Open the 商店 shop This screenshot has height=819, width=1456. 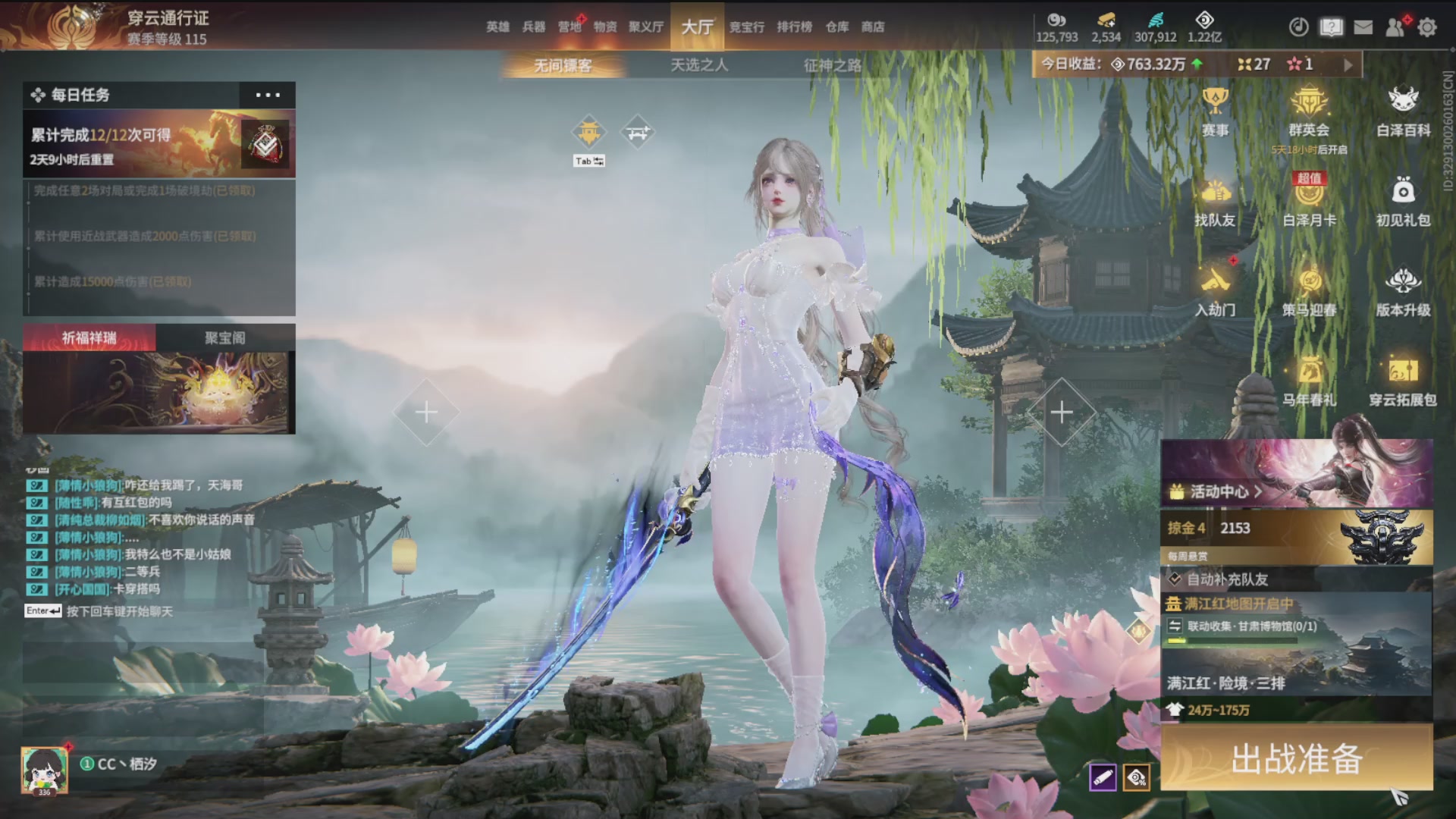[873, 27]
